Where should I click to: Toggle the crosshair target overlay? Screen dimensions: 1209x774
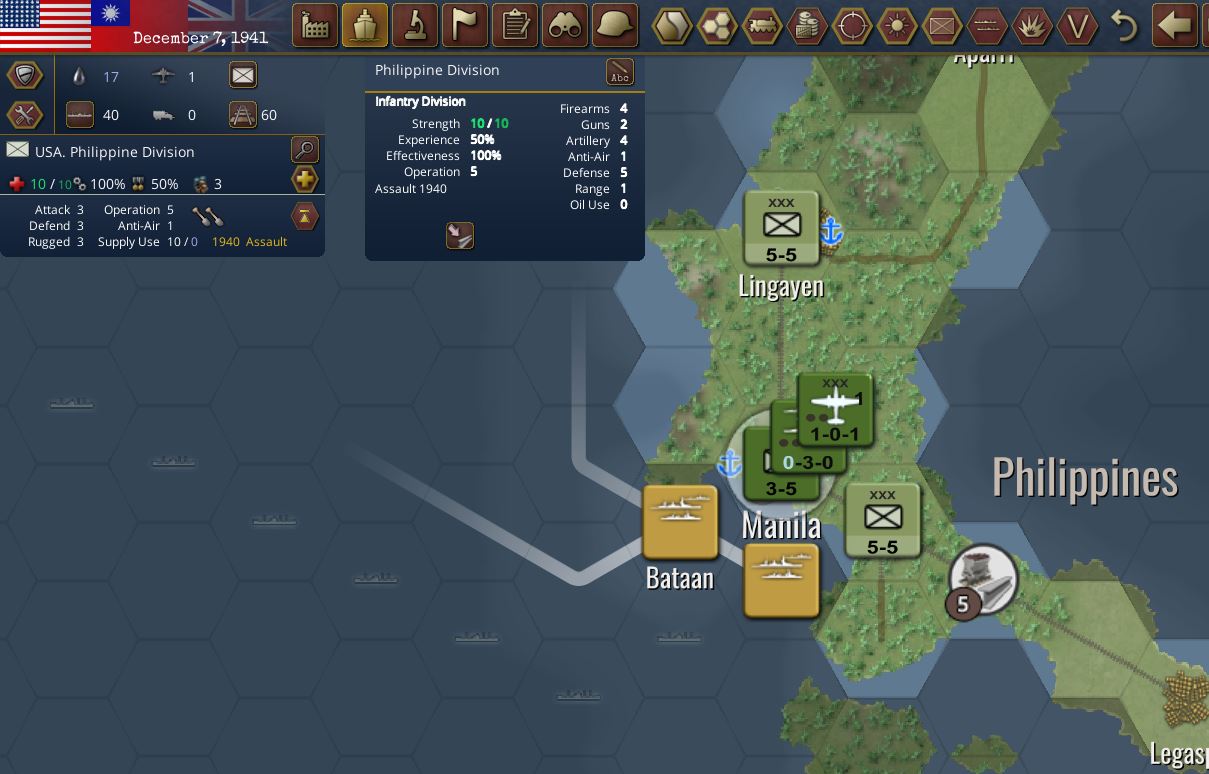pos(852,26)
